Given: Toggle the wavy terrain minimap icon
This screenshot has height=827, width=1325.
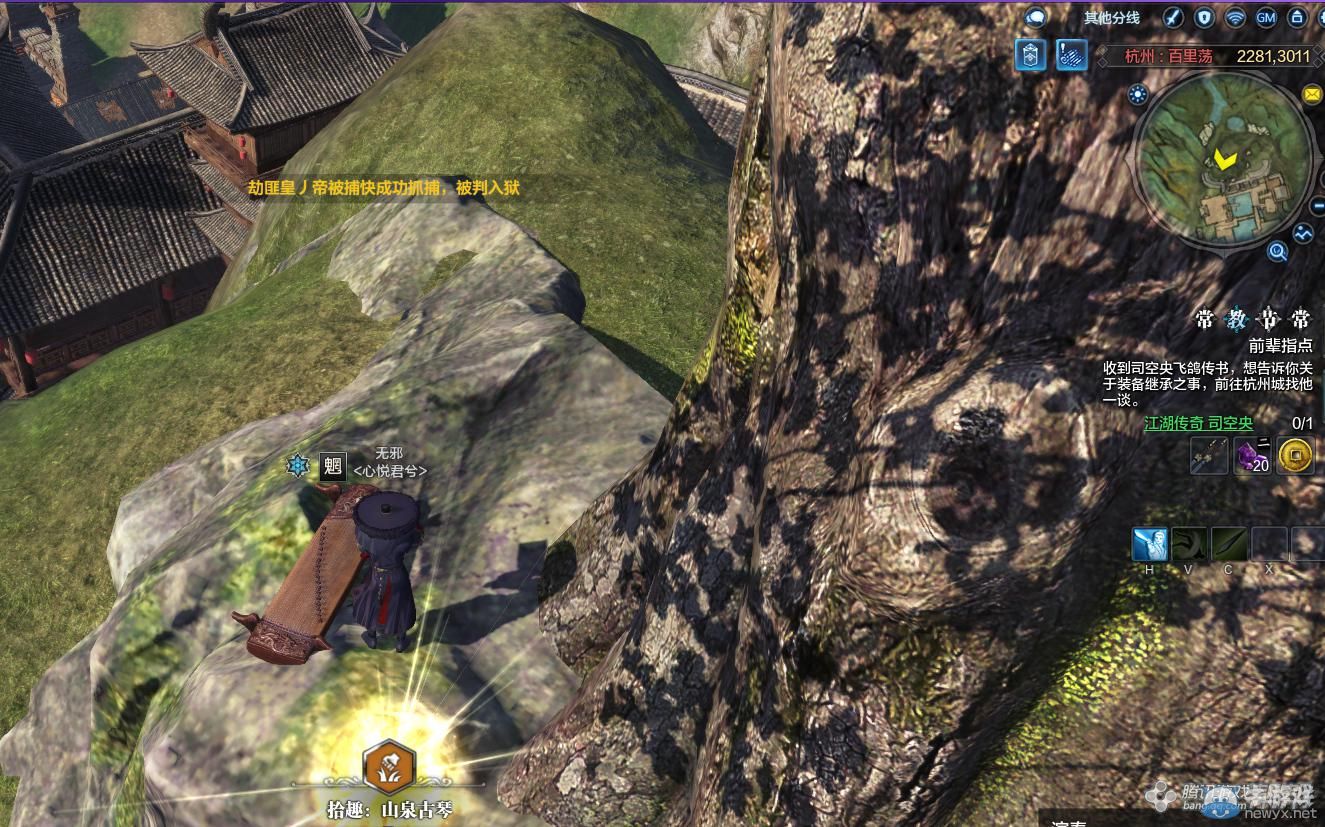Looking at the screenshot, I should (x=1303, y=233).
